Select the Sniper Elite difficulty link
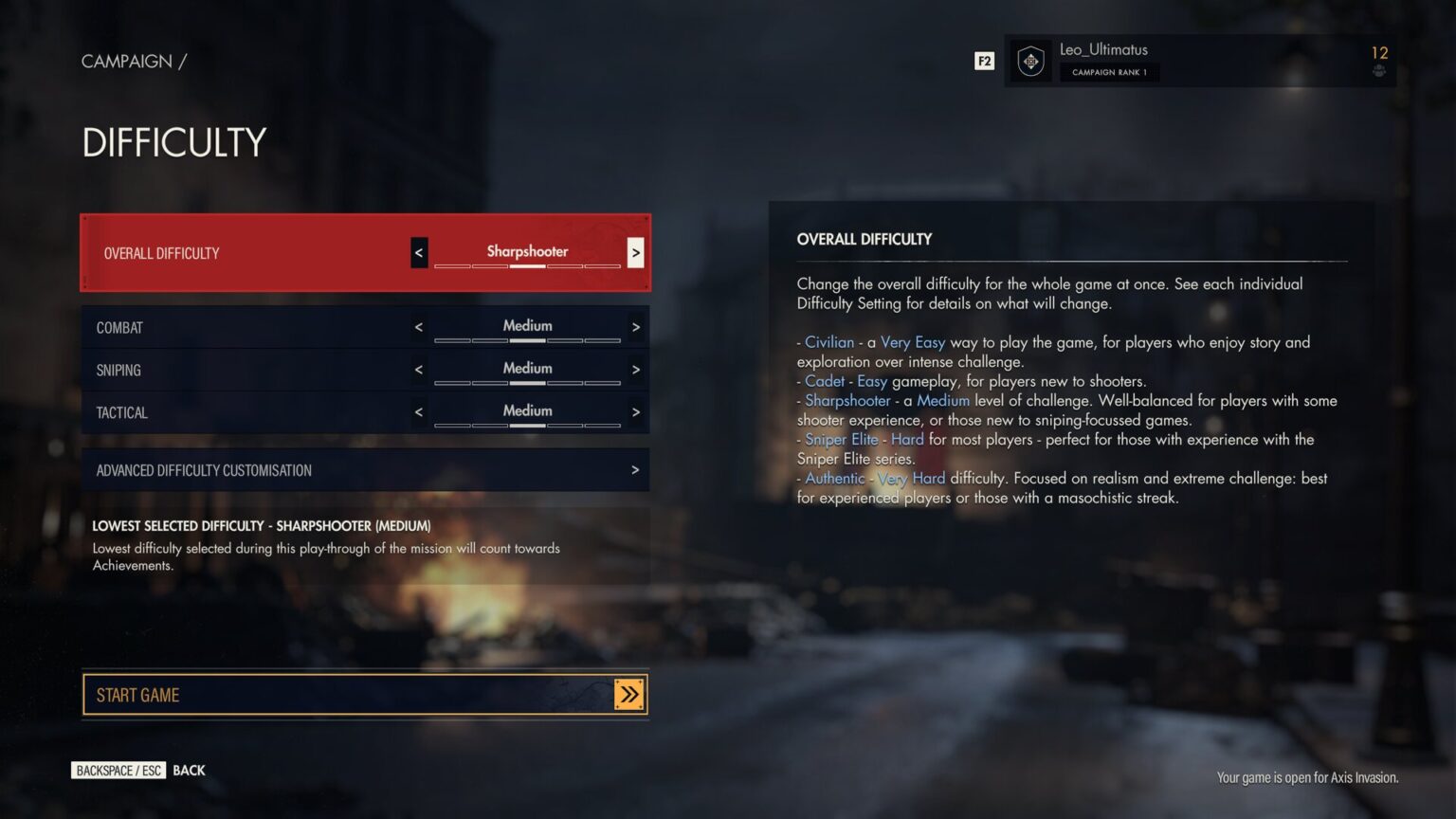The width and height of the screenshot is (1456, 819). [842, 439]
